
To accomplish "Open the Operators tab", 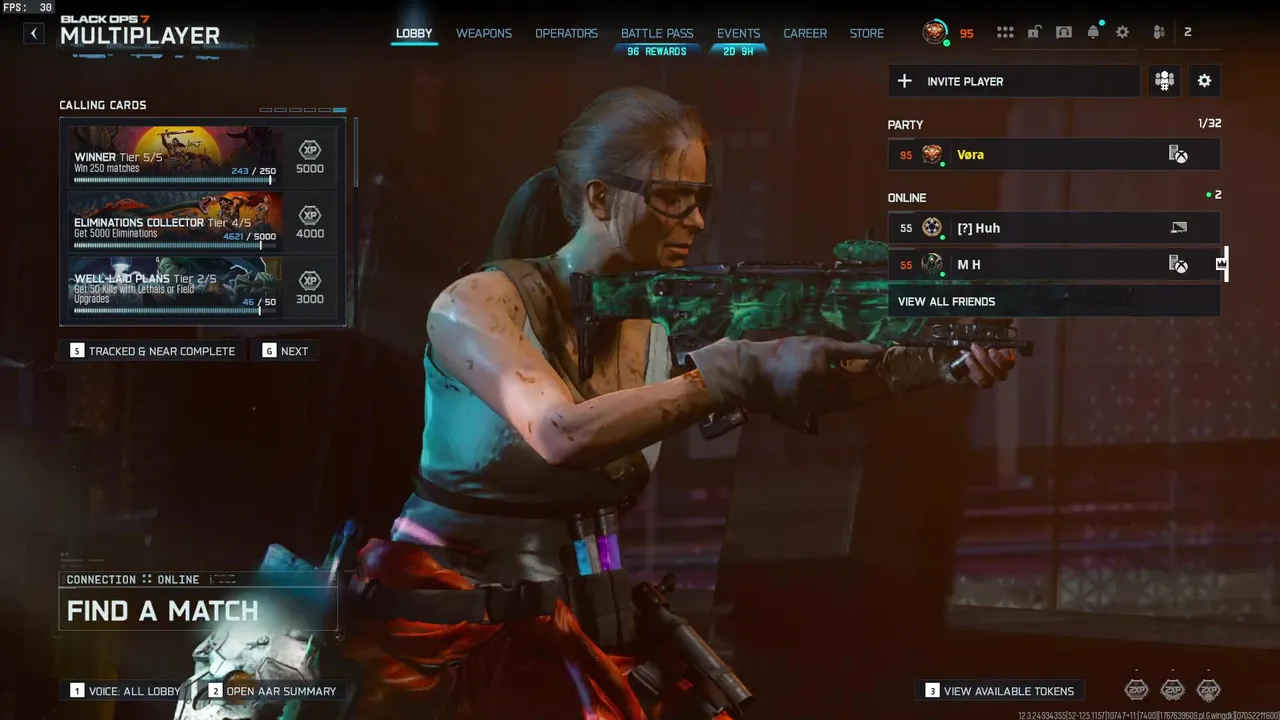I will 566,33.
